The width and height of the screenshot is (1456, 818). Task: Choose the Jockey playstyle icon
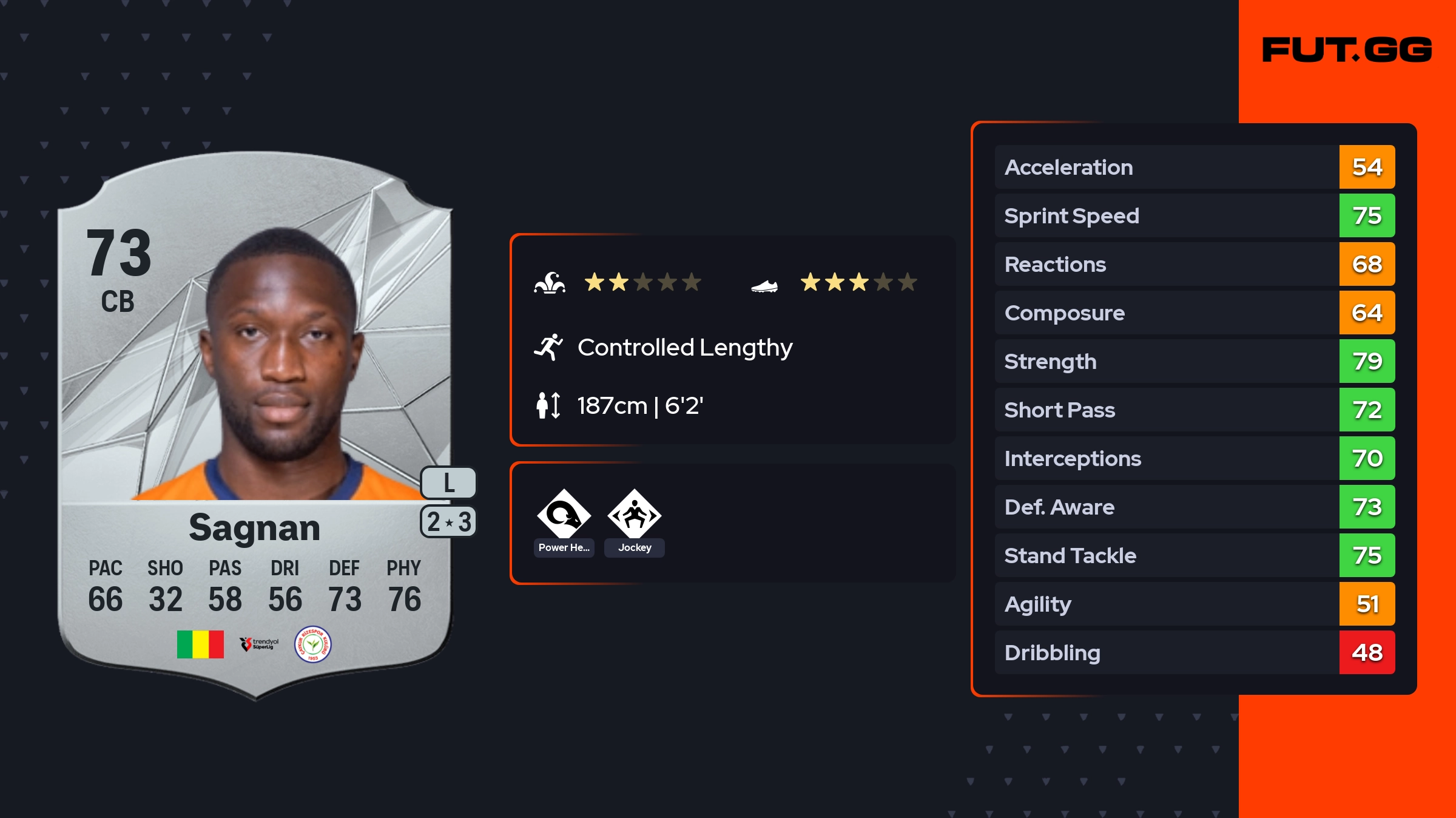pyautogui.click(x=634, y=515)
